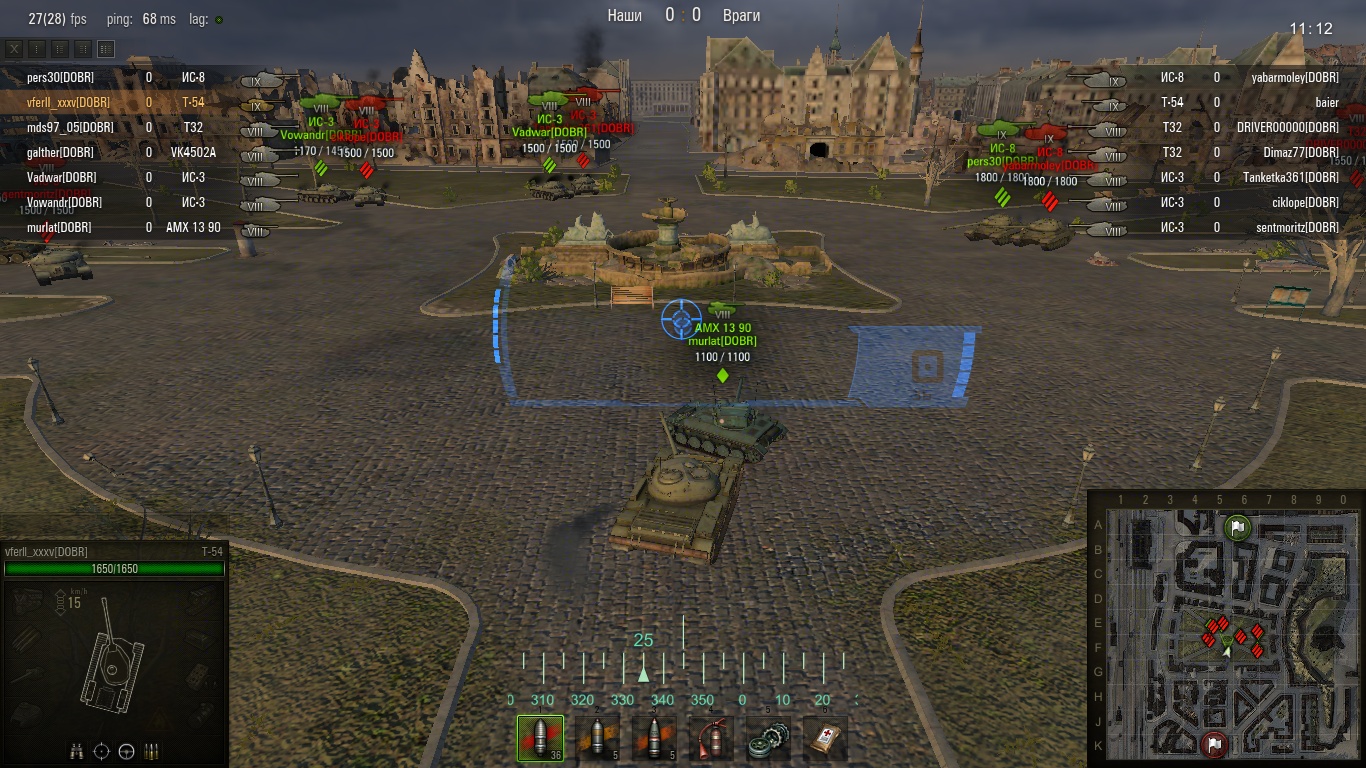Use the first aid kit consumable

[825, 738]
